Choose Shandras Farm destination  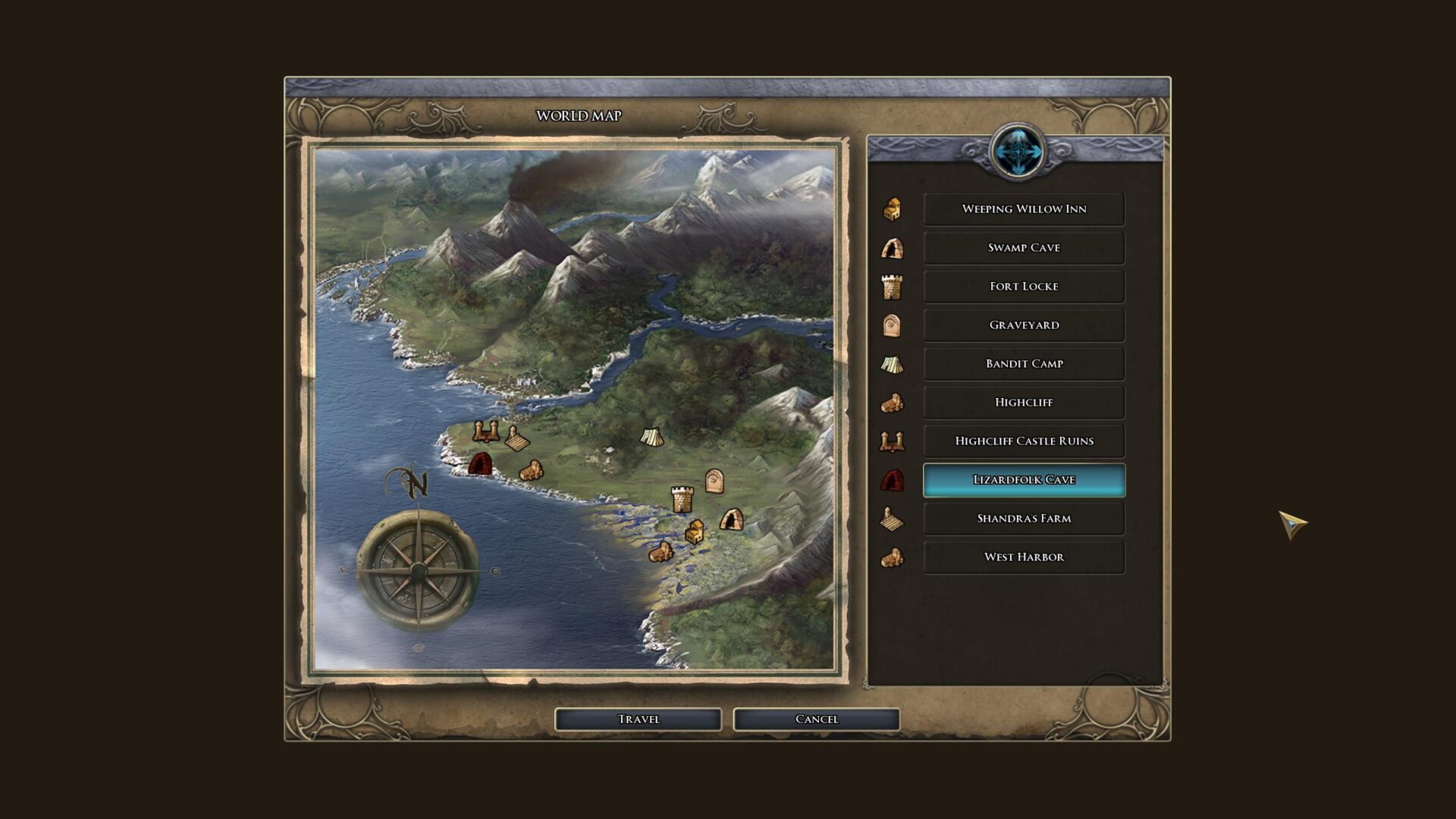1024,519
